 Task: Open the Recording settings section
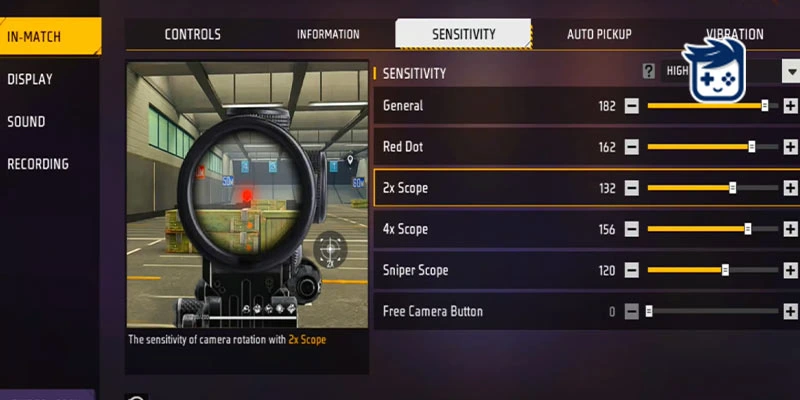(x=38, y=164)
